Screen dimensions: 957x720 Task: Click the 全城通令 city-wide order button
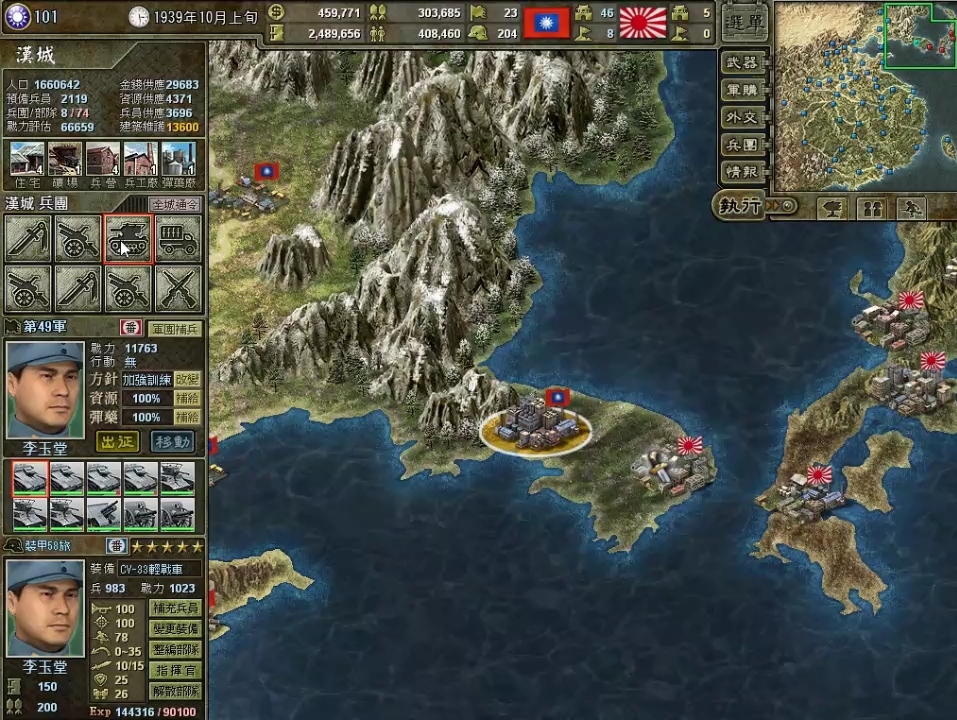click(175, 204)
